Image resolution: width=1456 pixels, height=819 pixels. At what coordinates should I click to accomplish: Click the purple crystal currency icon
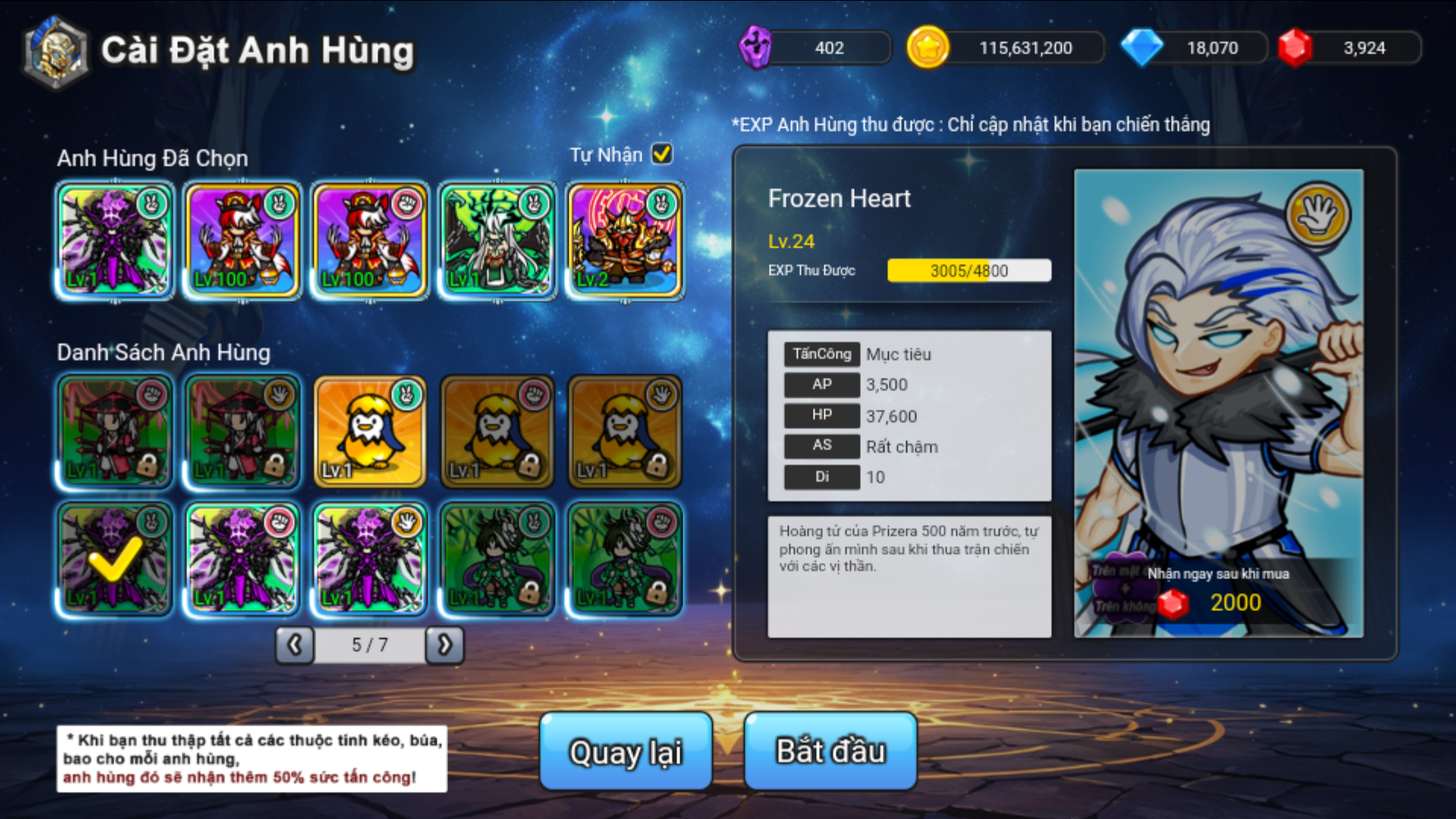pos(755,47)
